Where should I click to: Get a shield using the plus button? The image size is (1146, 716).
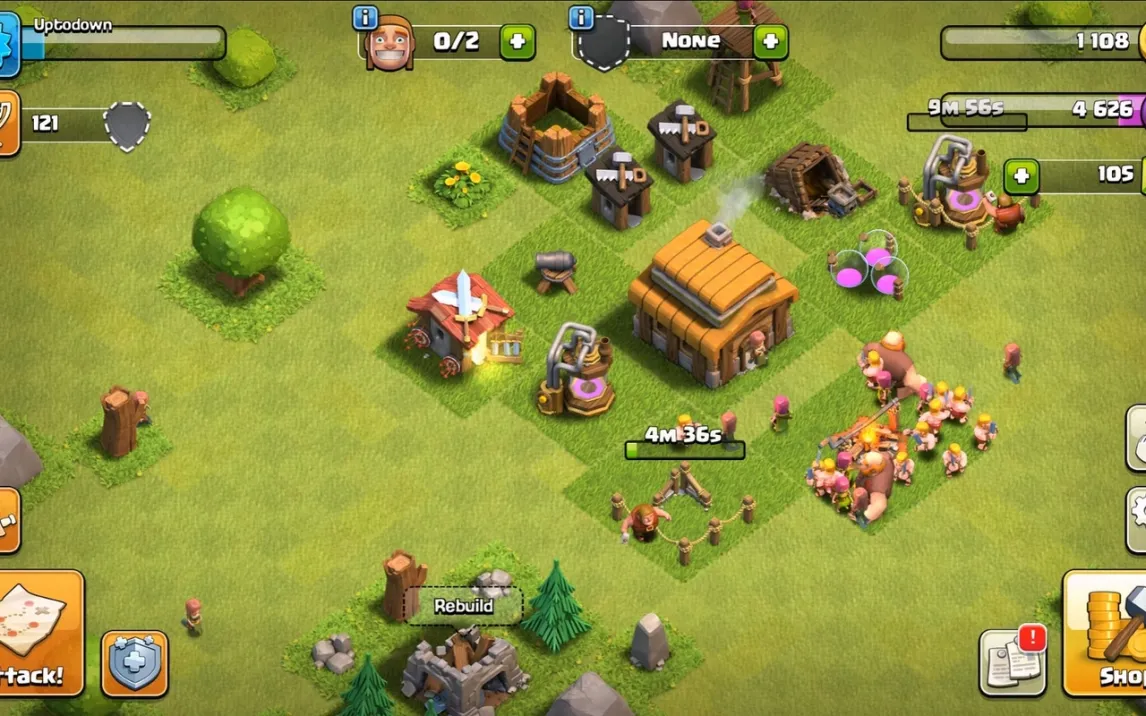770,42
